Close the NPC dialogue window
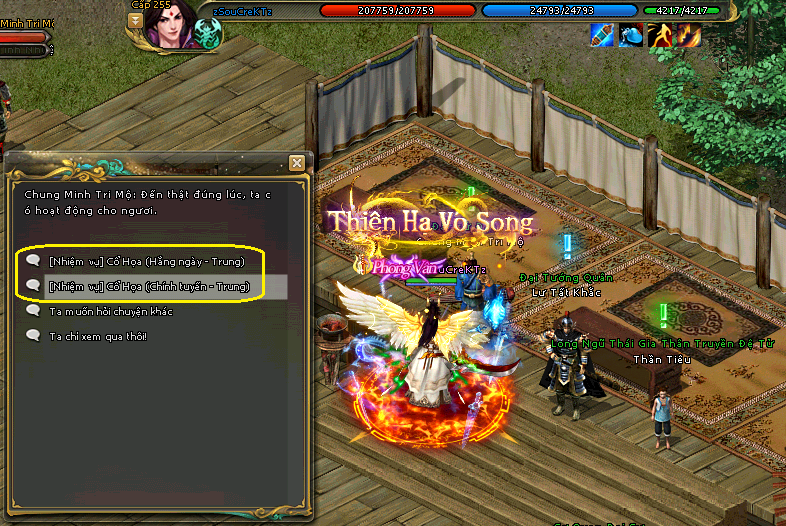This screenshot has height=526, width=786. click(296, 163)
